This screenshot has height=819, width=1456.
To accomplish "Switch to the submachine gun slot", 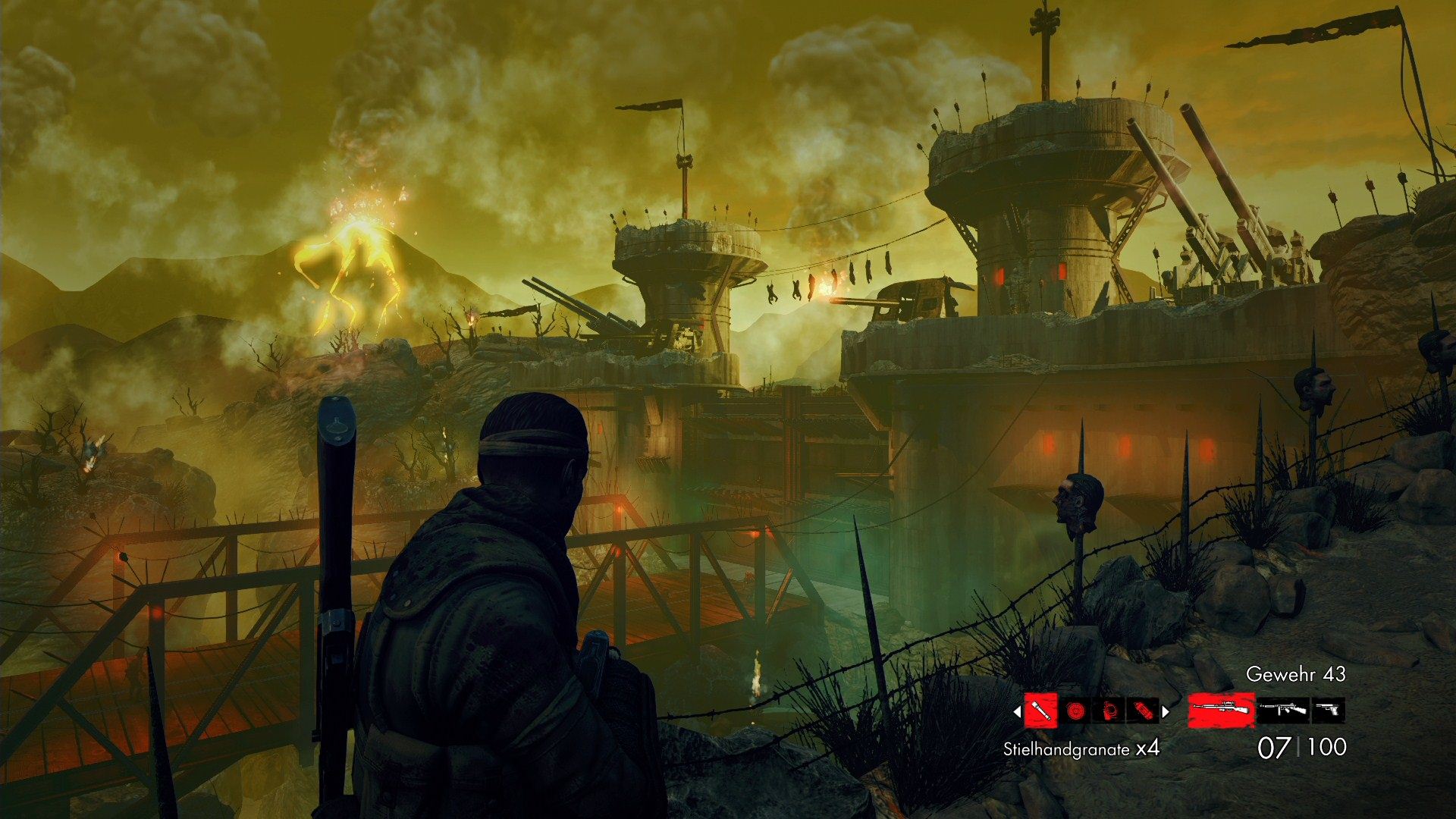I will click(1283, 710).
